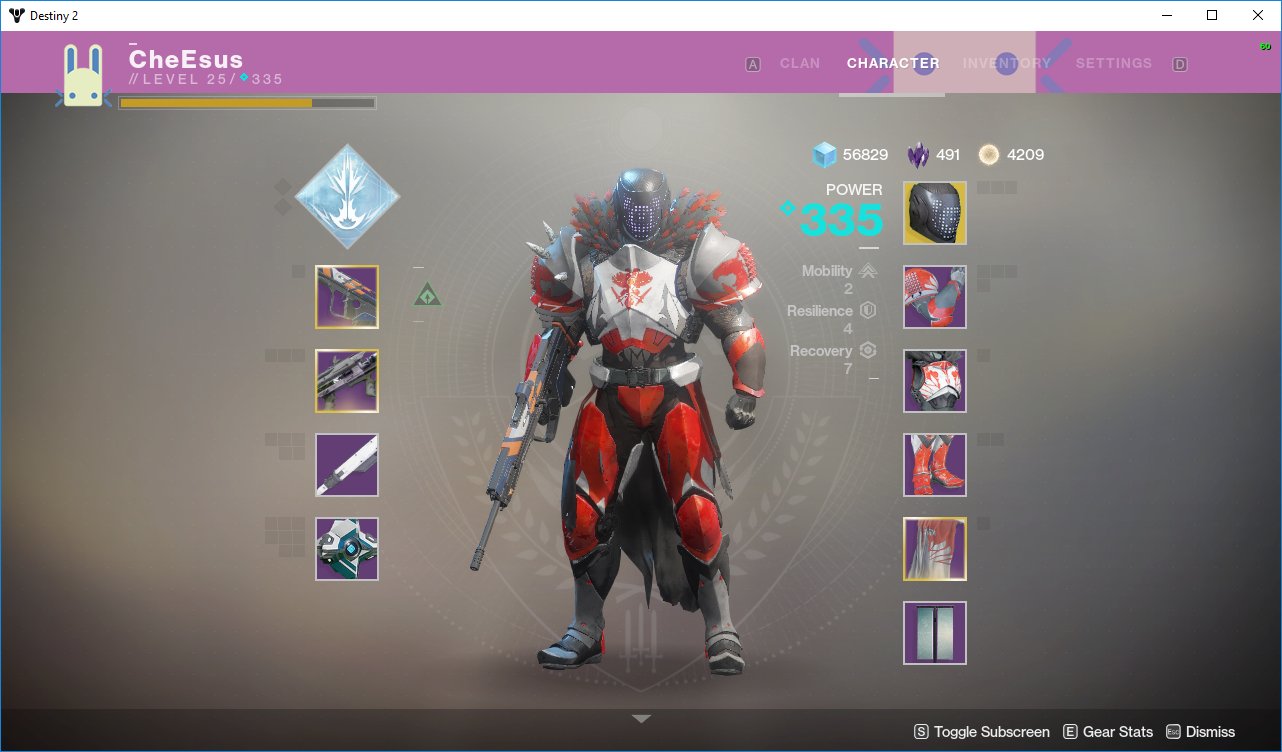Image resolution: width=1282 pixels, height=752 pixels.
Task: Choose the red boots leg armor slot
Action: pos(935,465)
